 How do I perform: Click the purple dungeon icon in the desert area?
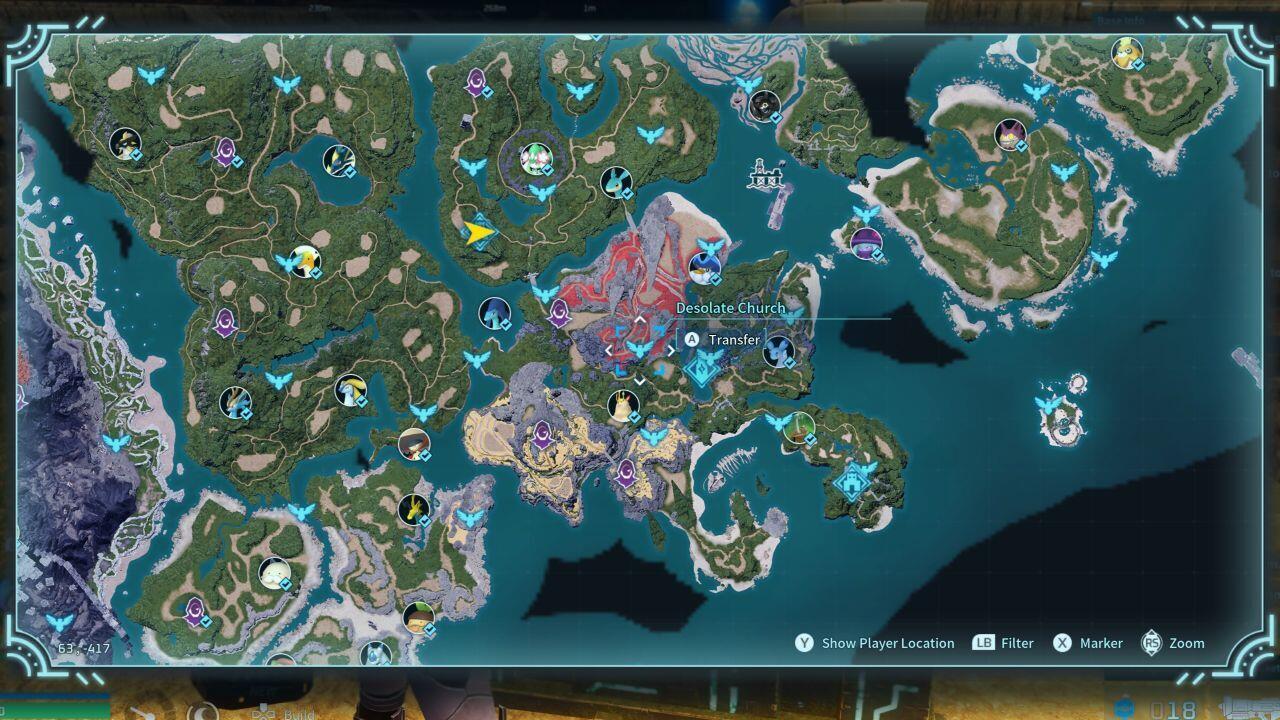tap(541, 433)
